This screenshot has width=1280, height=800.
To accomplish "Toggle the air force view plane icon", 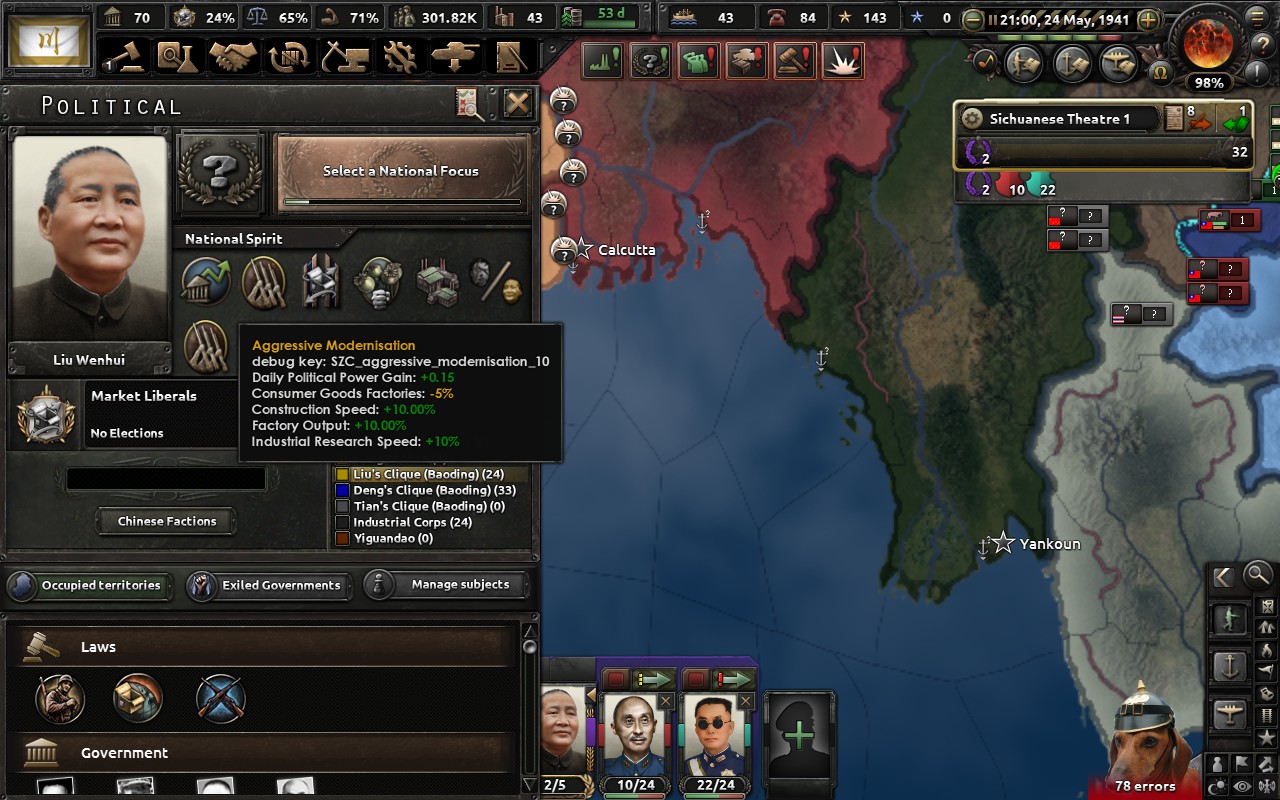I will coord(1230,712).
